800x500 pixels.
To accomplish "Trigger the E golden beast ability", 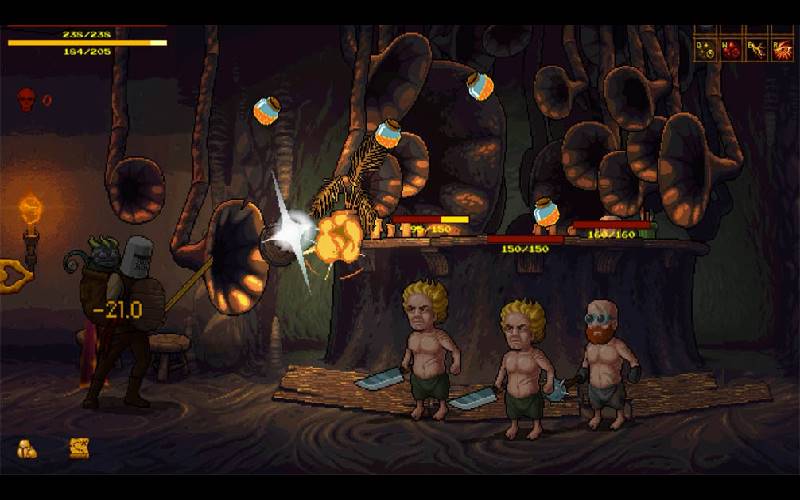I will coord(756,49).
